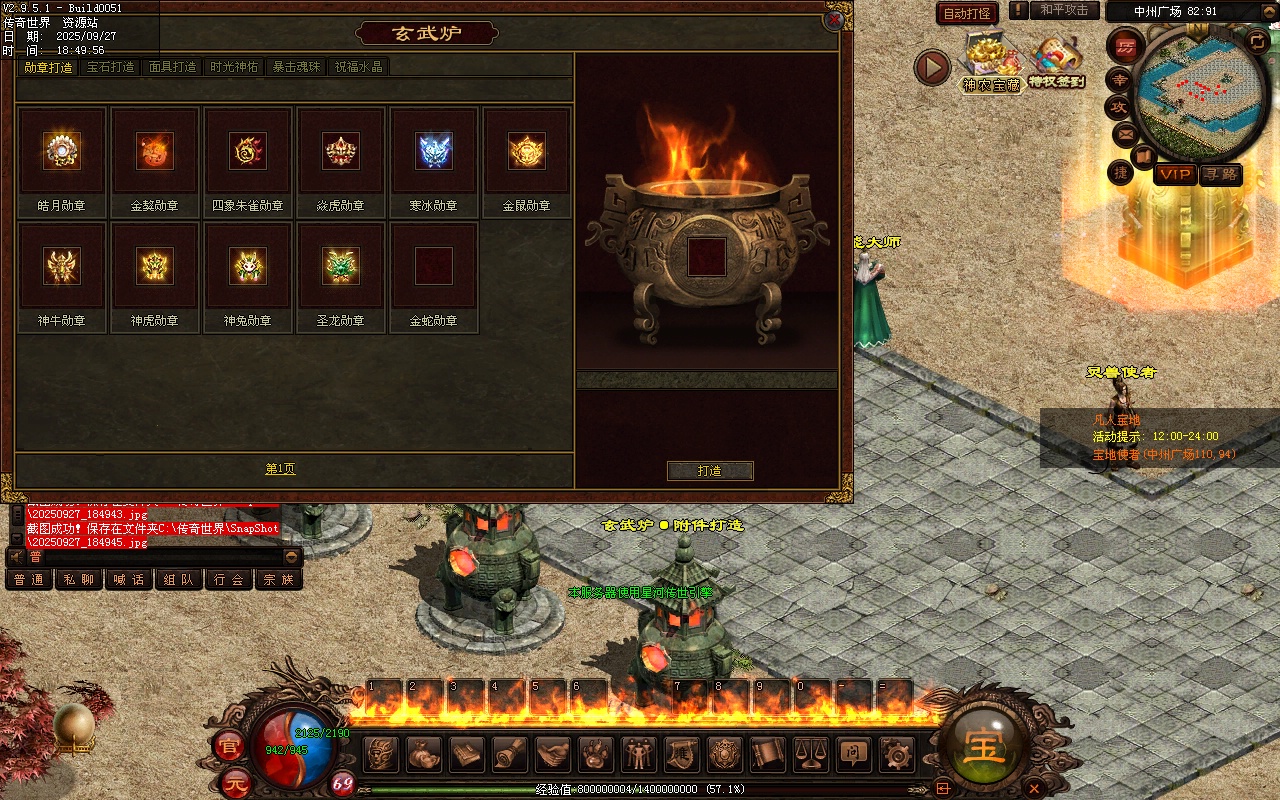Open the 面具打造 tab
Viewport: 1280px width, 800px height.
(172, 67)
